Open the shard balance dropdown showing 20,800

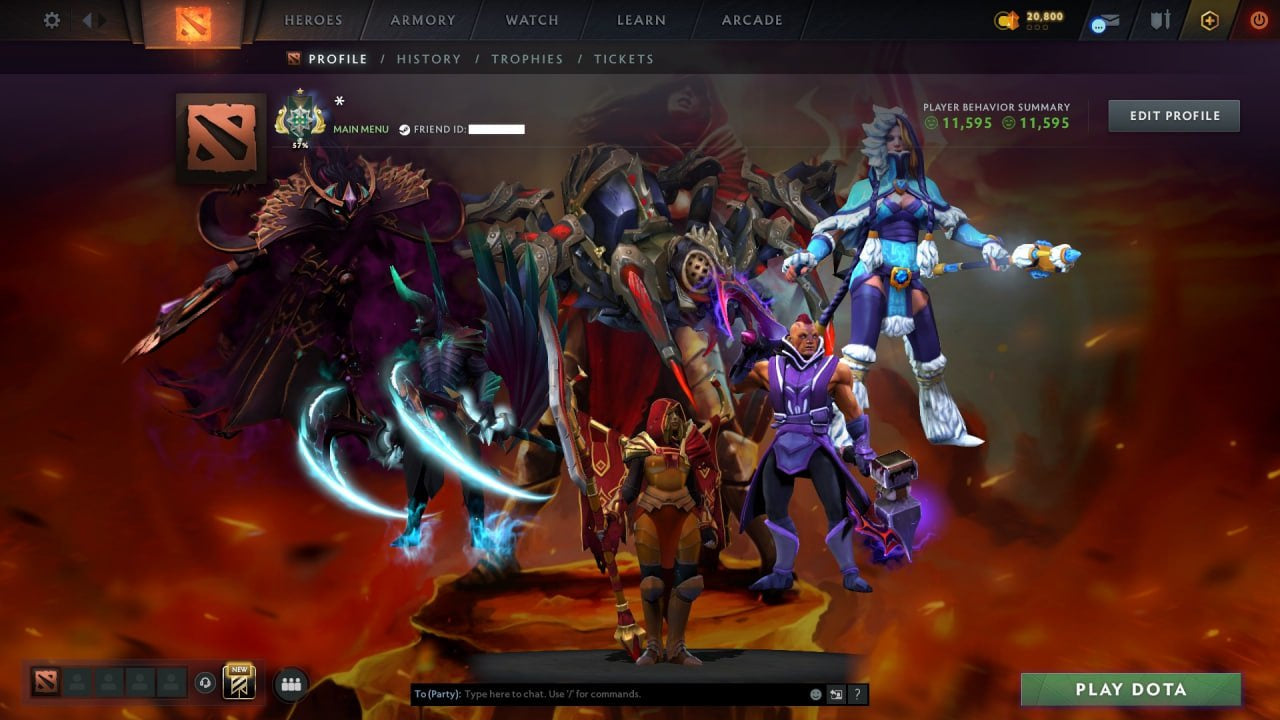pos(1032,17)
